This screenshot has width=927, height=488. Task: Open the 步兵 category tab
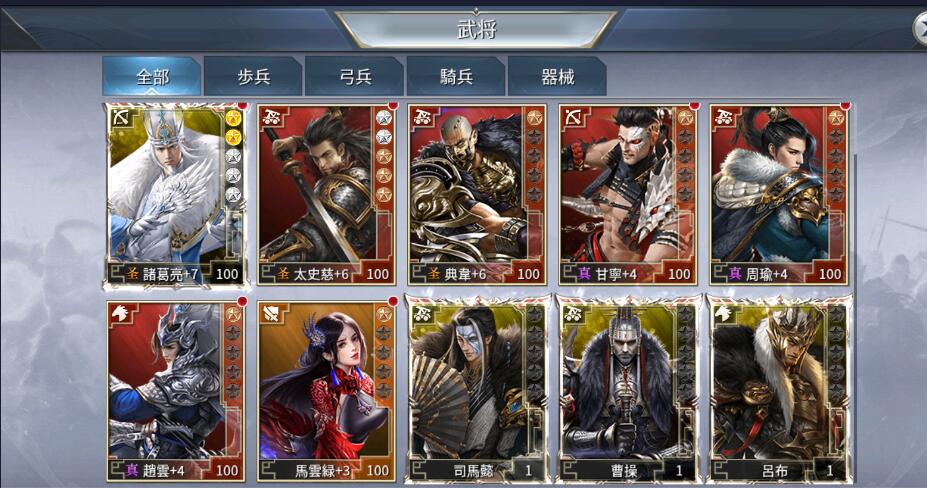(x=252, y=77)
